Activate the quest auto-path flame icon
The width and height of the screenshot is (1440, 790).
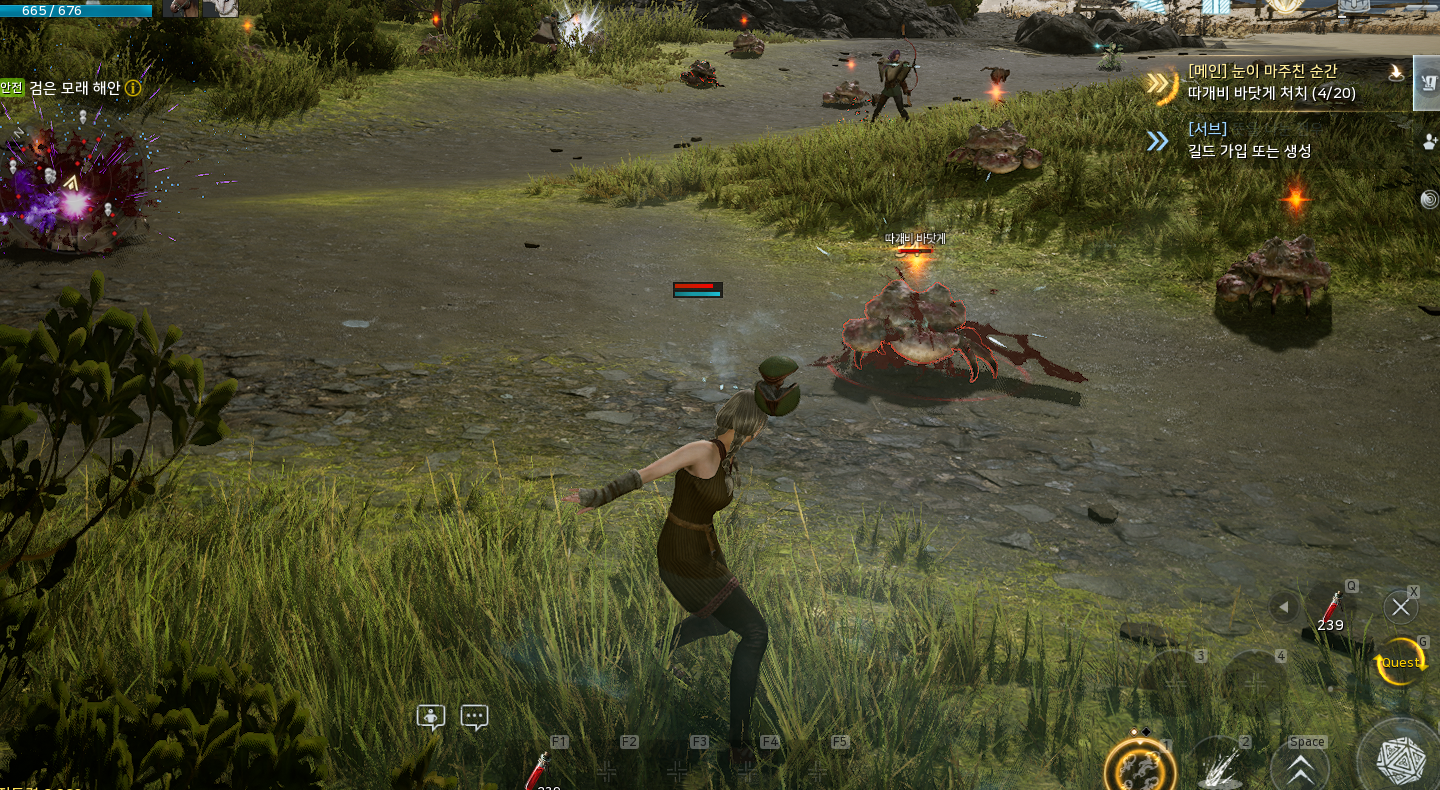coord(1396,71)
